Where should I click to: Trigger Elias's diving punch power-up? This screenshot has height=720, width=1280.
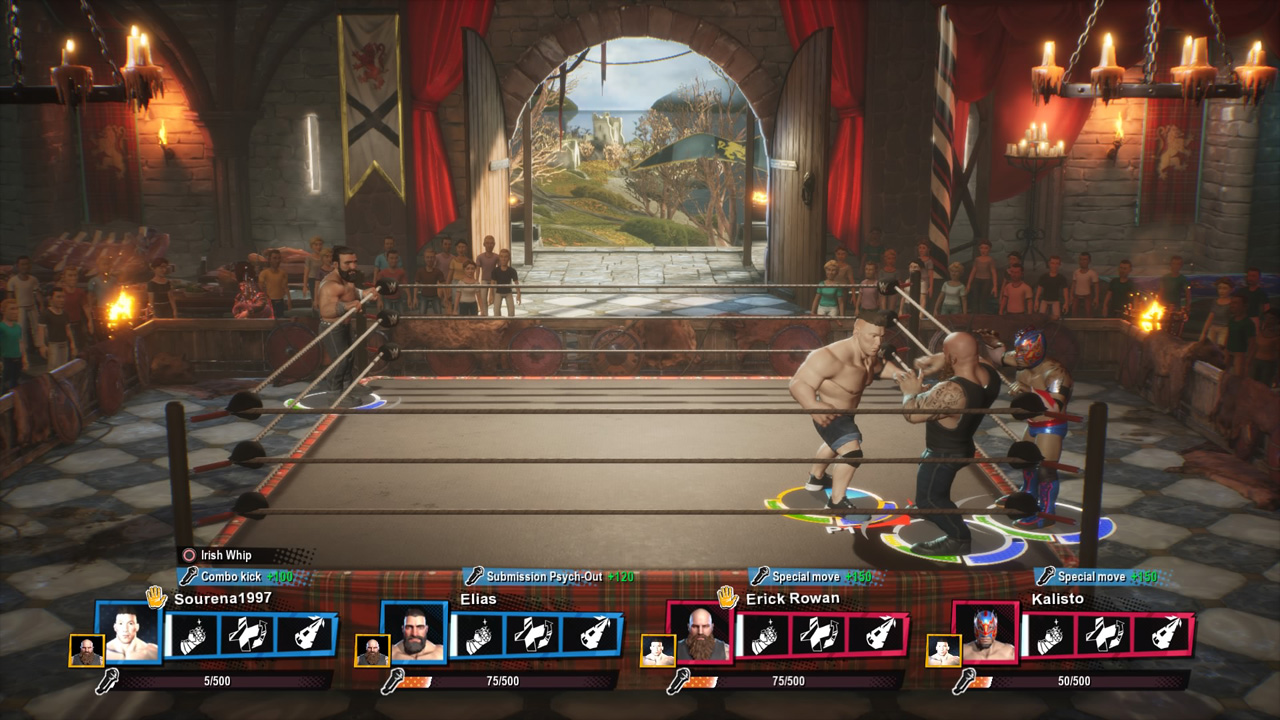(x=589, y=635)
